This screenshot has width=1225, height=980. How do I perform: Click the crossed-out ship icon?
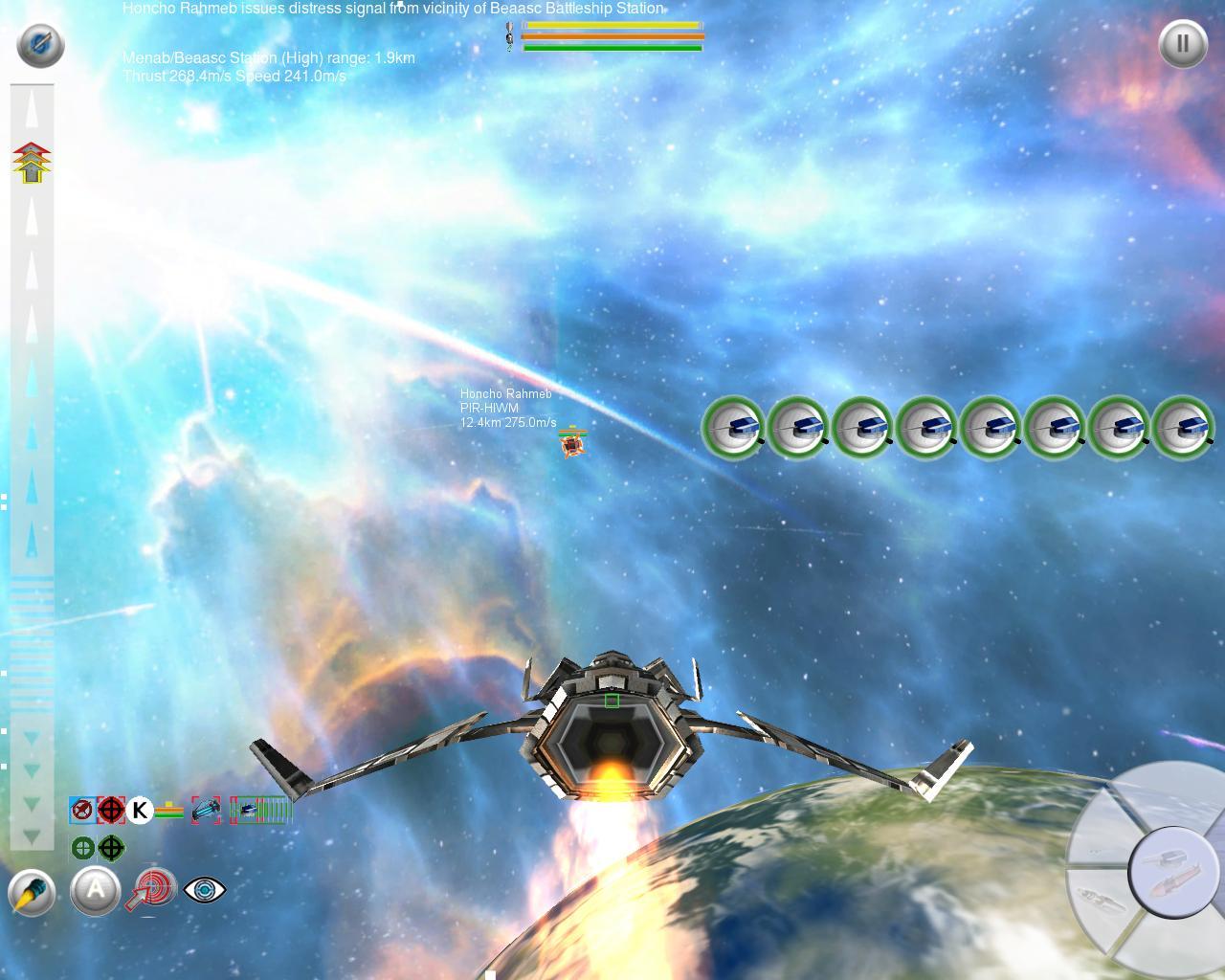coord(83,811)
